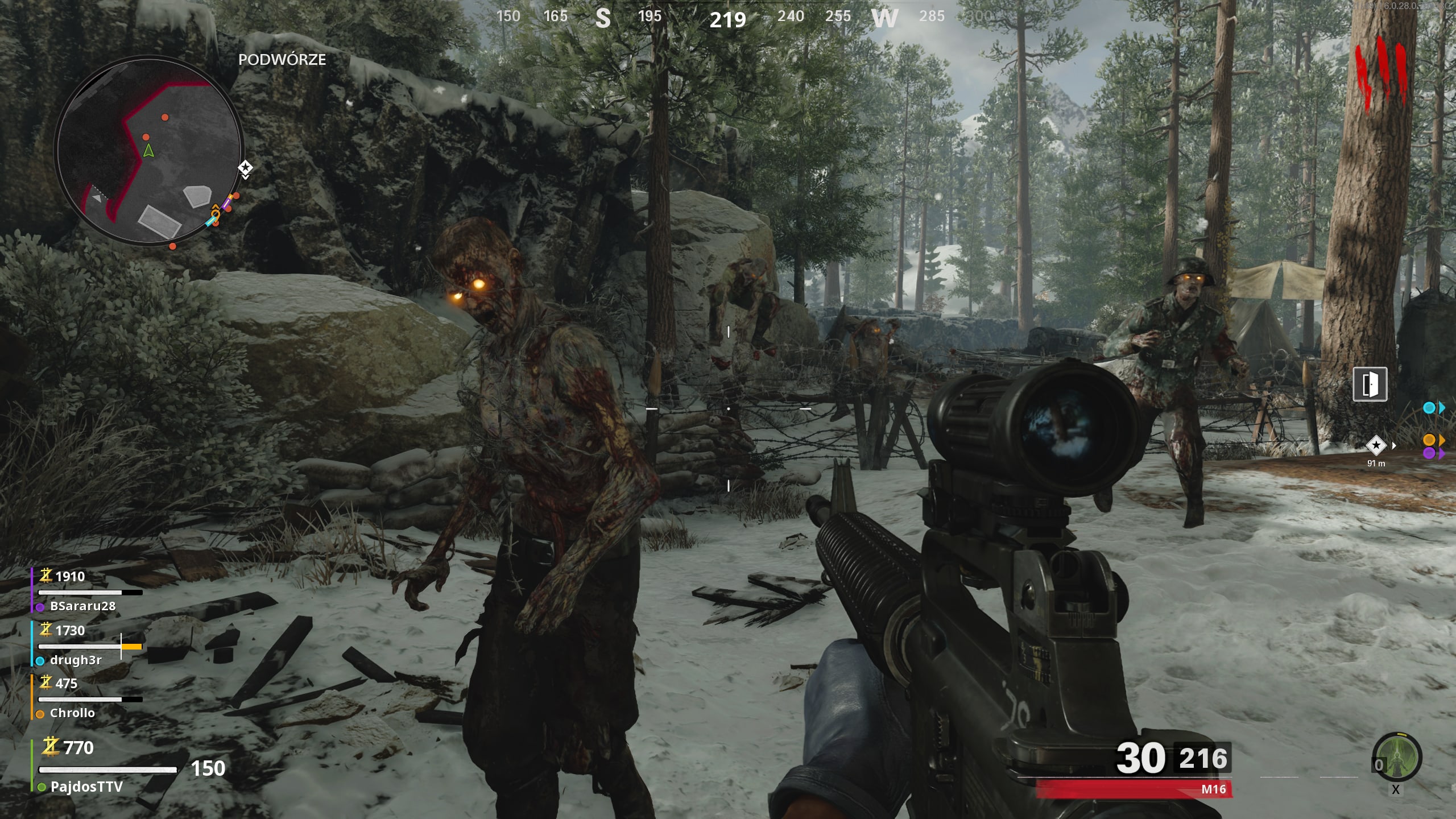Viewport: 1456px width, 819px height.
Task: Select teammate BSararu28 in the squad list
Action: click(x=83, y=606)
